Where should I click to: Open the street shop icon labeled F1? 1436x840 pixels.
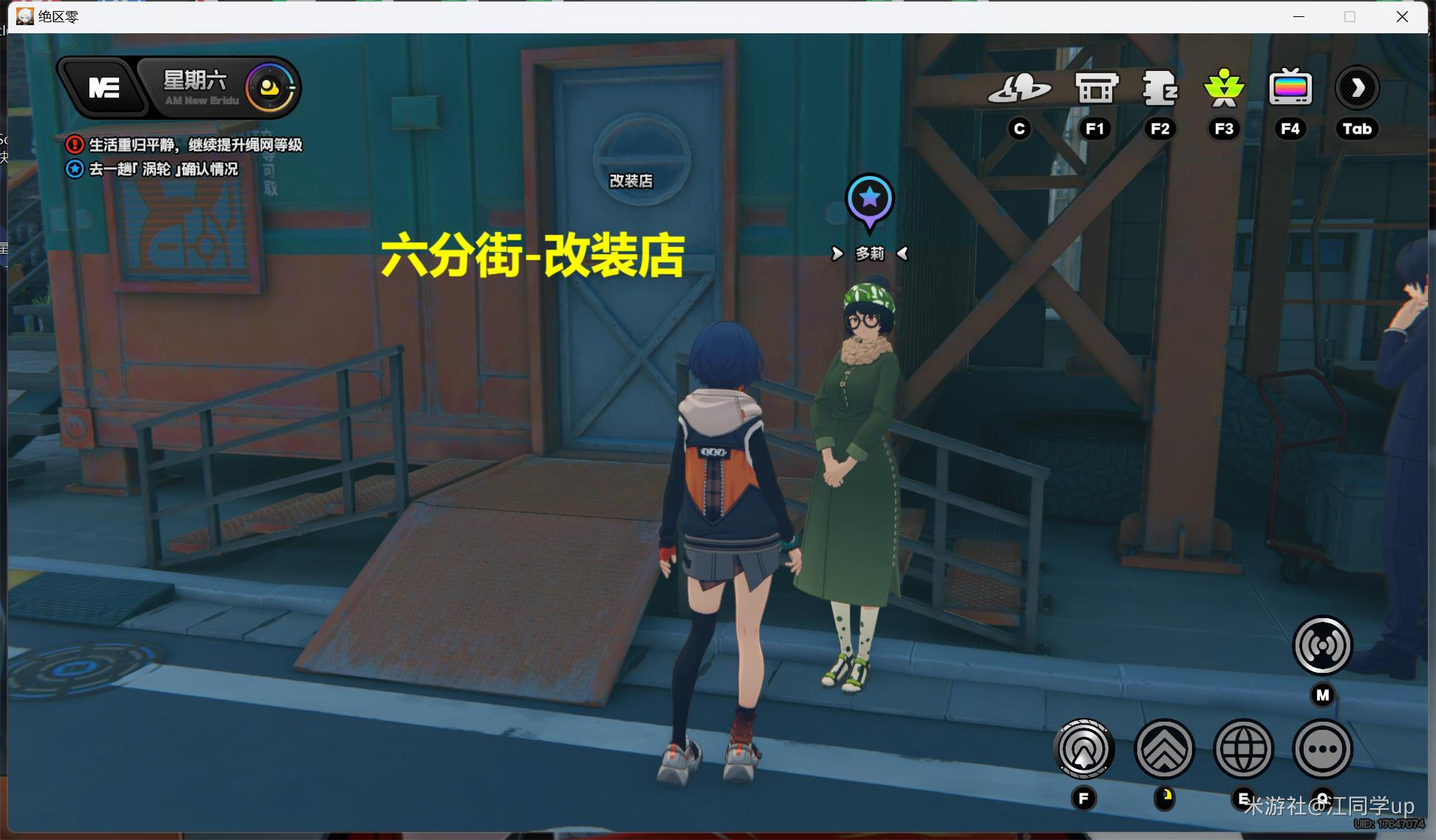tap(1094, 87)
